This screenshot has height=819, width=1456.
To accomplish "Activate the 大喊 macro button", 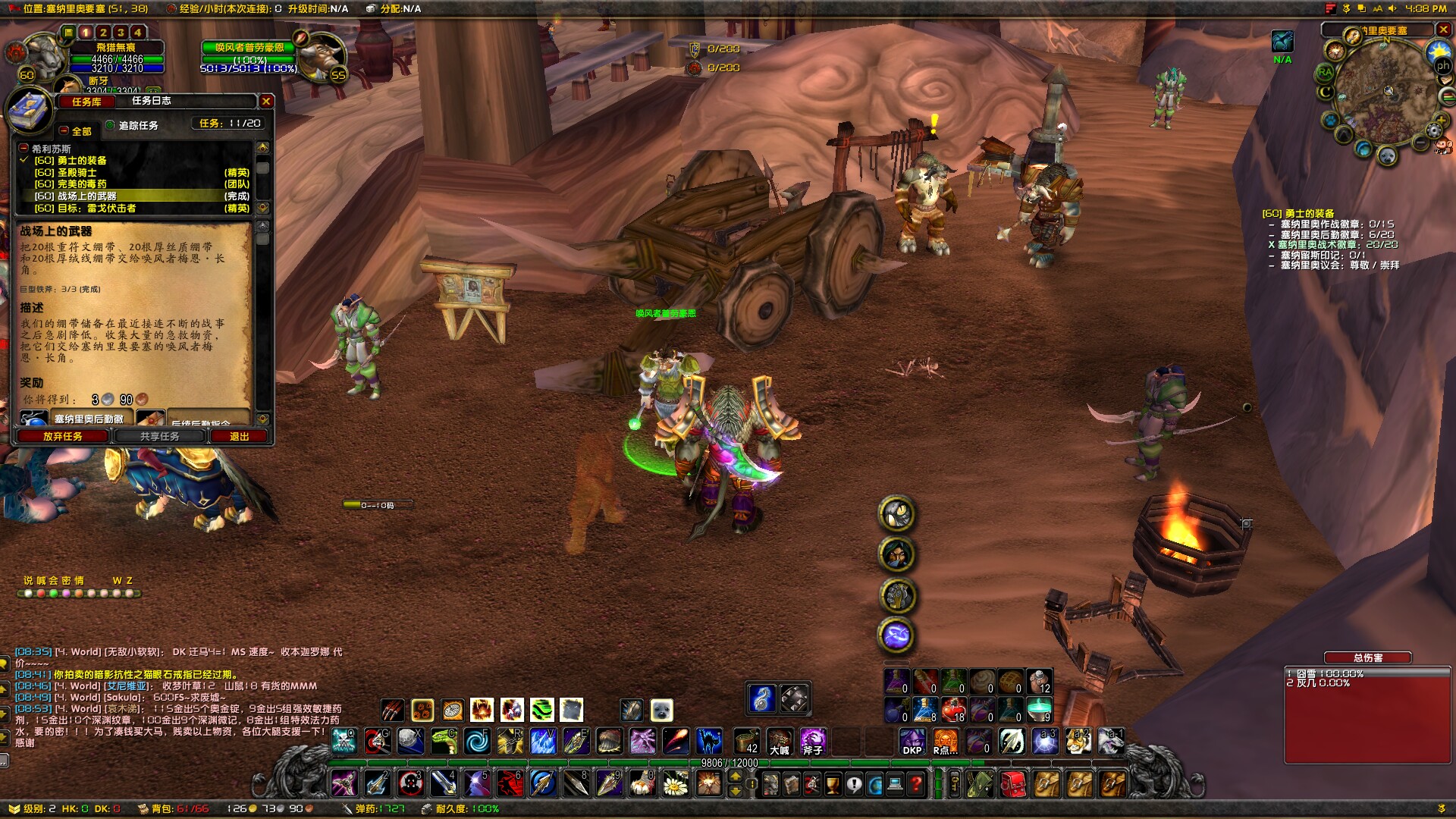I will pos(780,741).
